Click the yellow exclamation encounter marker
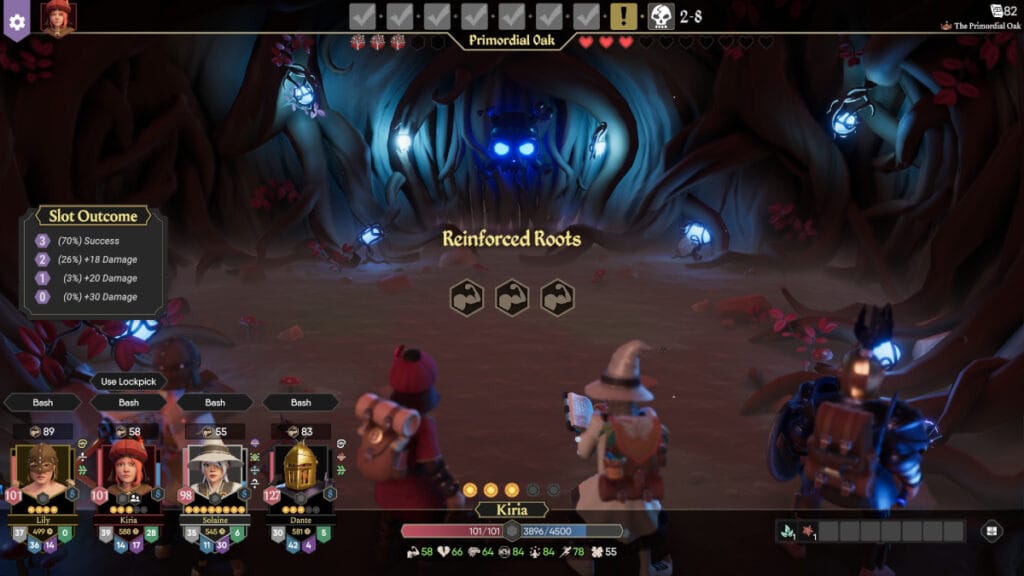This screenshot has width=1024, height=576. click(624, 16)
